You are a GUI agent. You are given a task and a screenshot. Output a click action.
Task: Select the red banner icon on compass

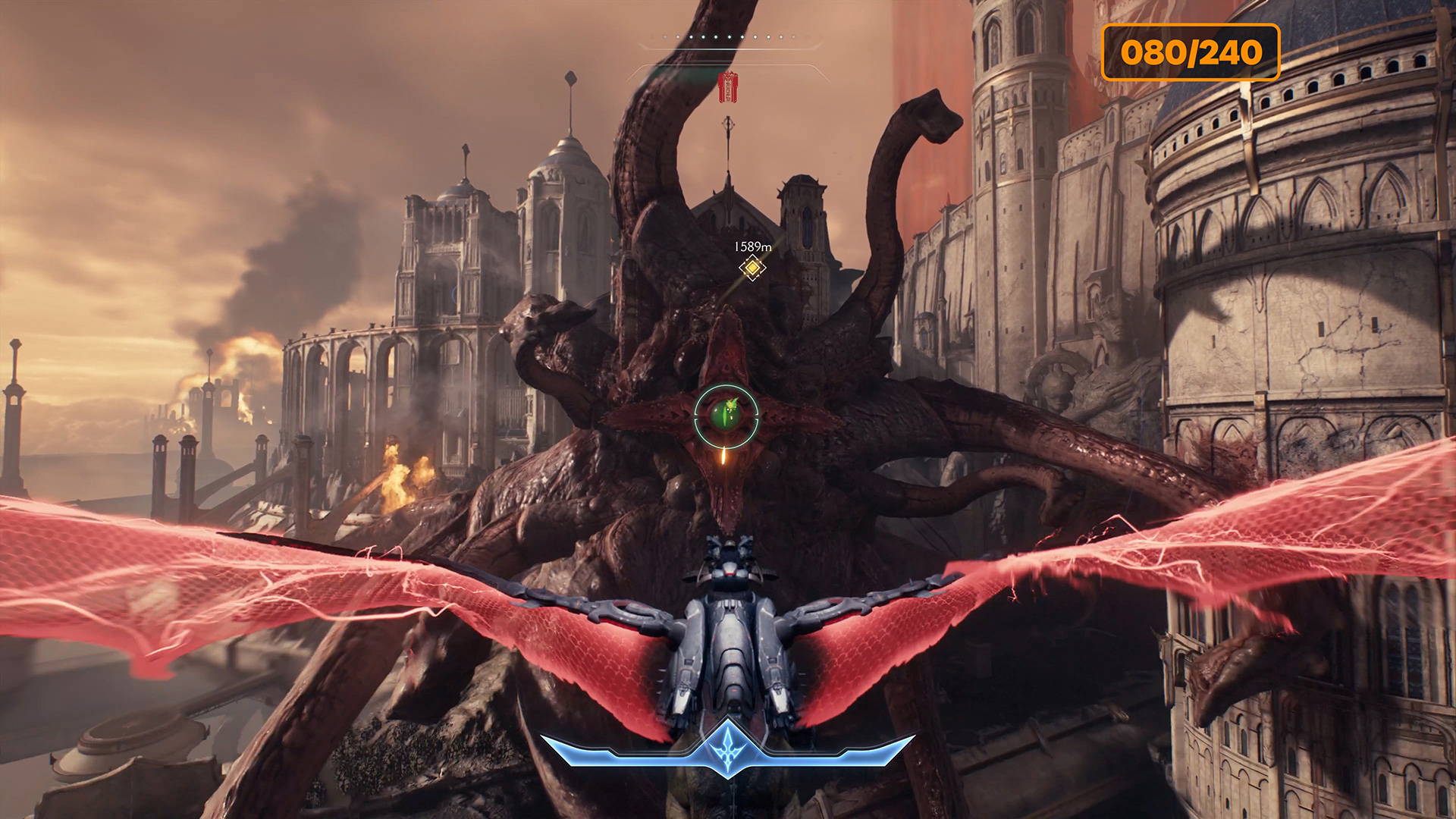click(x=728, y=87)
